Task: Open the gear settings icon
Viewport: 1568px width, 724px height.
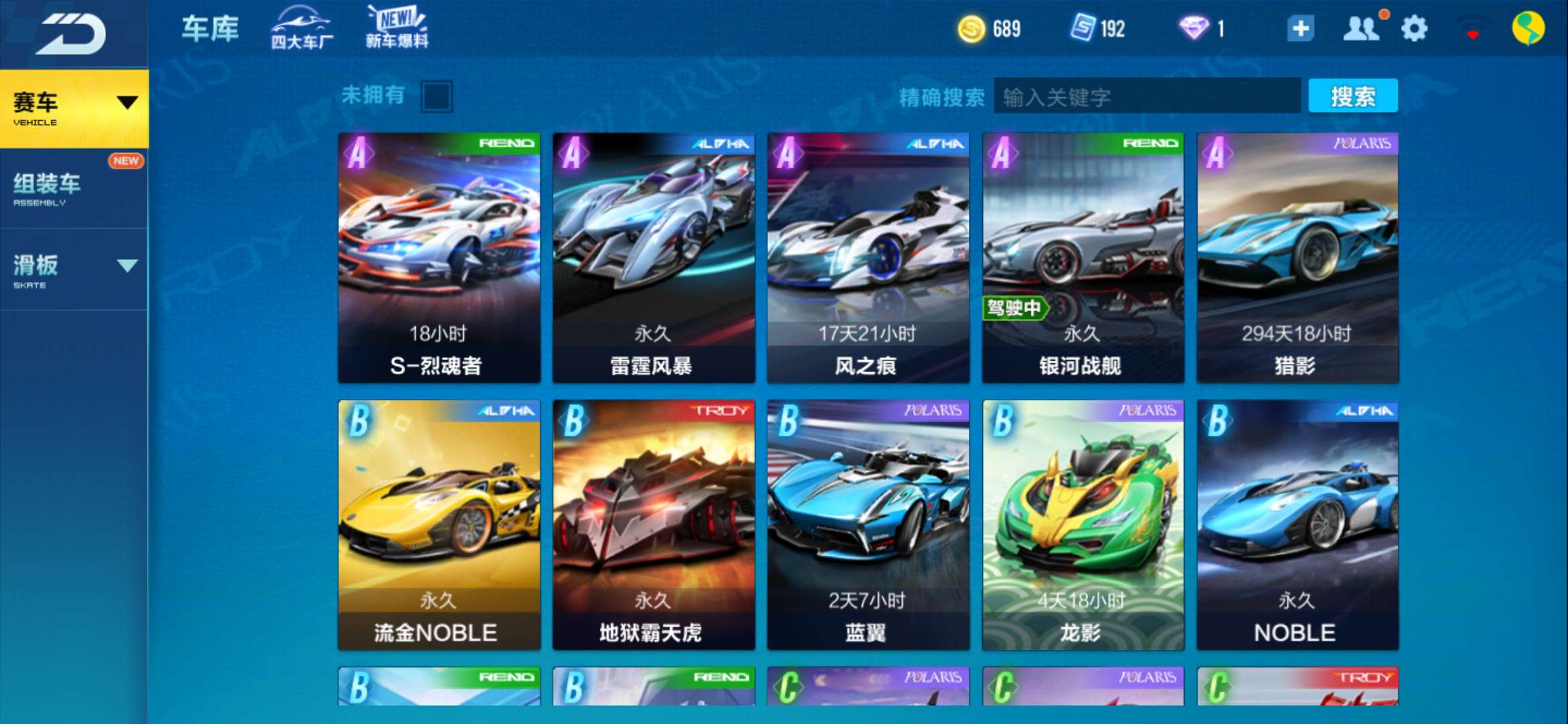Action: click(1414, 29)
